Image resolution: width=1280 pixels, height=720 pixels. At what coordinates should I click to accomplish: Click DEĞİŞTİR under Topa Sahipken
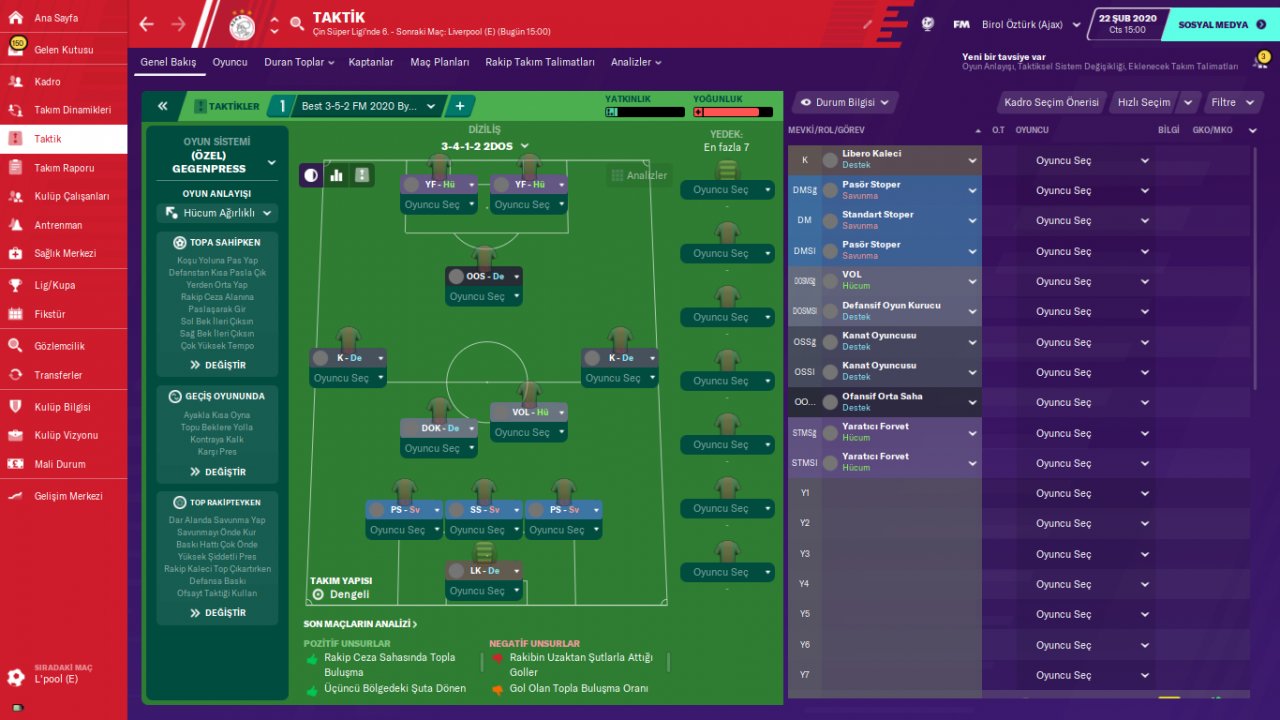(x=217, y=365)
